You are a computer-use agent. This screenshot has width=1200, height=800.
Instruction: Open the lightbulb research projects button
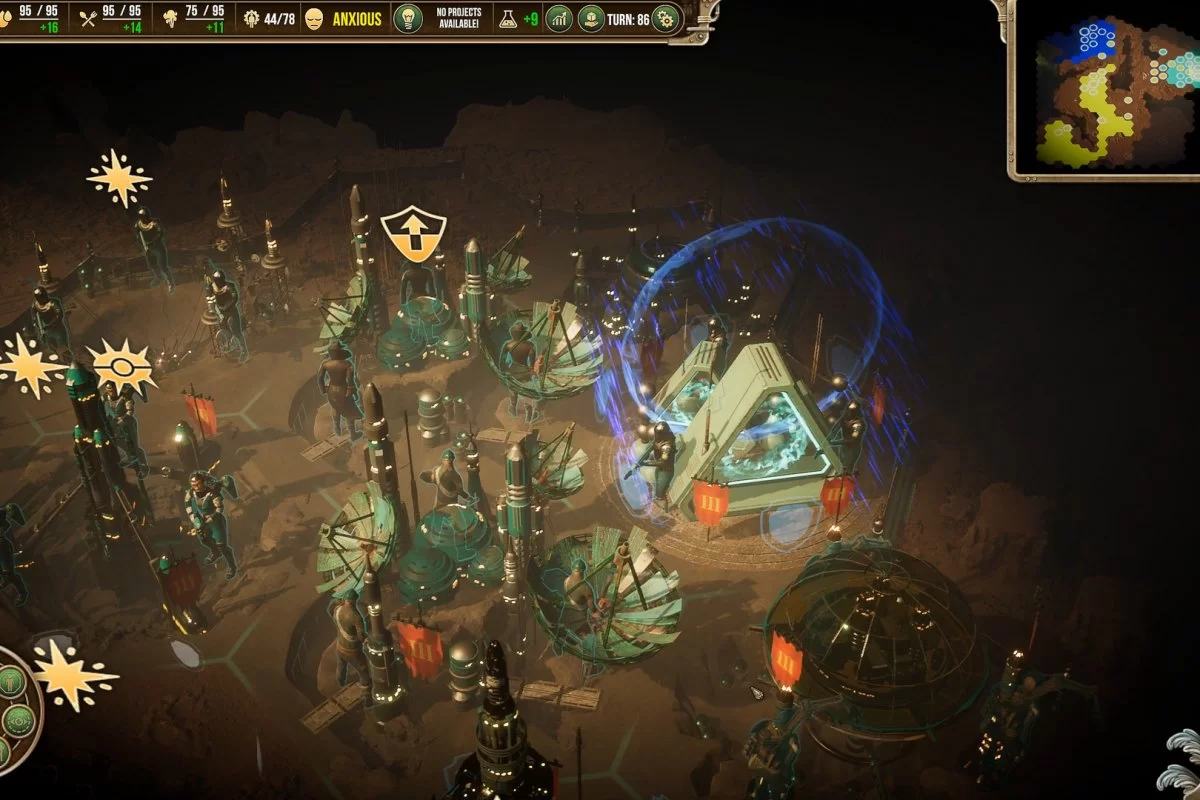coord(407,19)
